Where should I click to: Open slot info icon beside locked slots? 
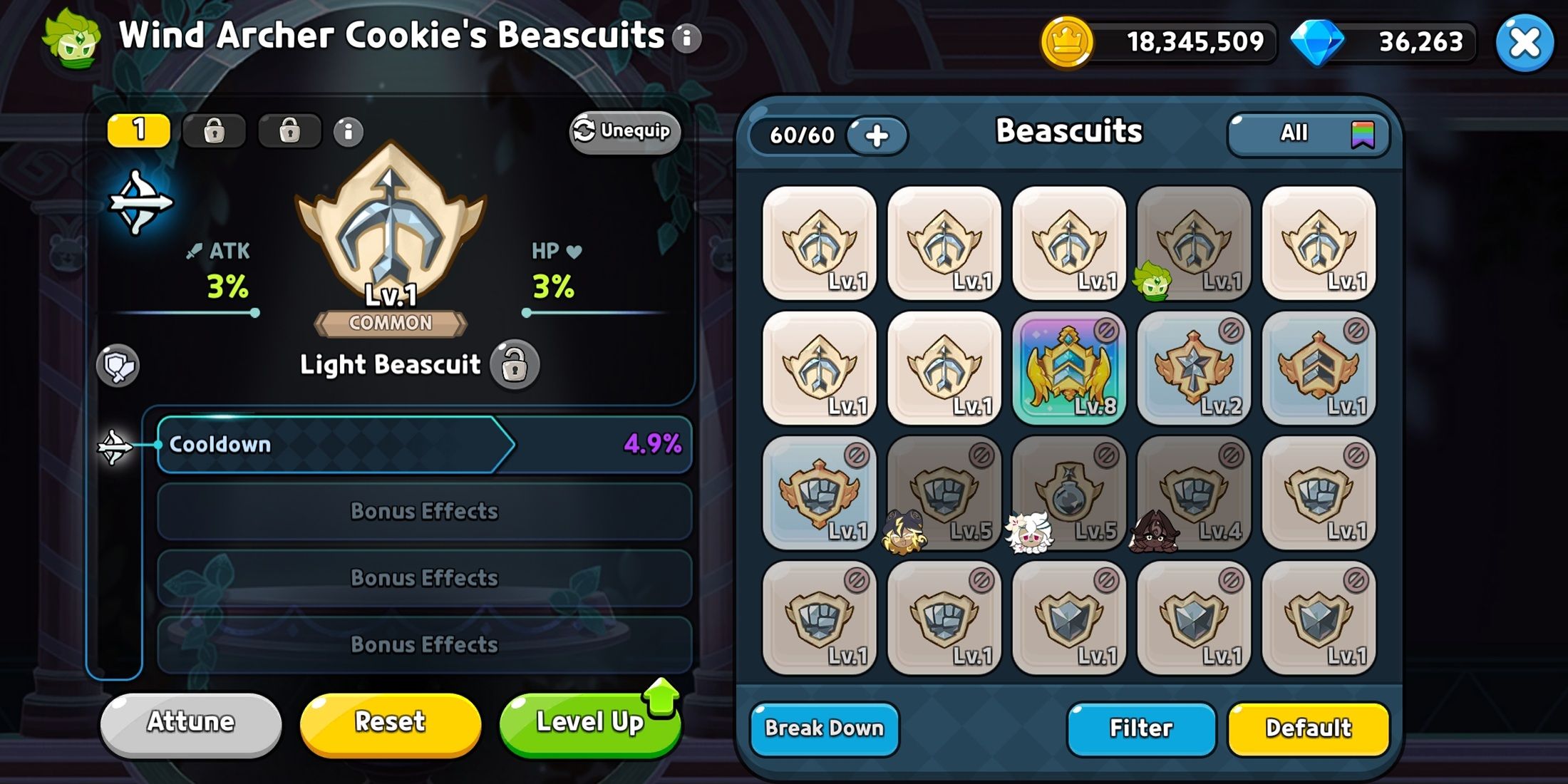click(x=349, y=132)
